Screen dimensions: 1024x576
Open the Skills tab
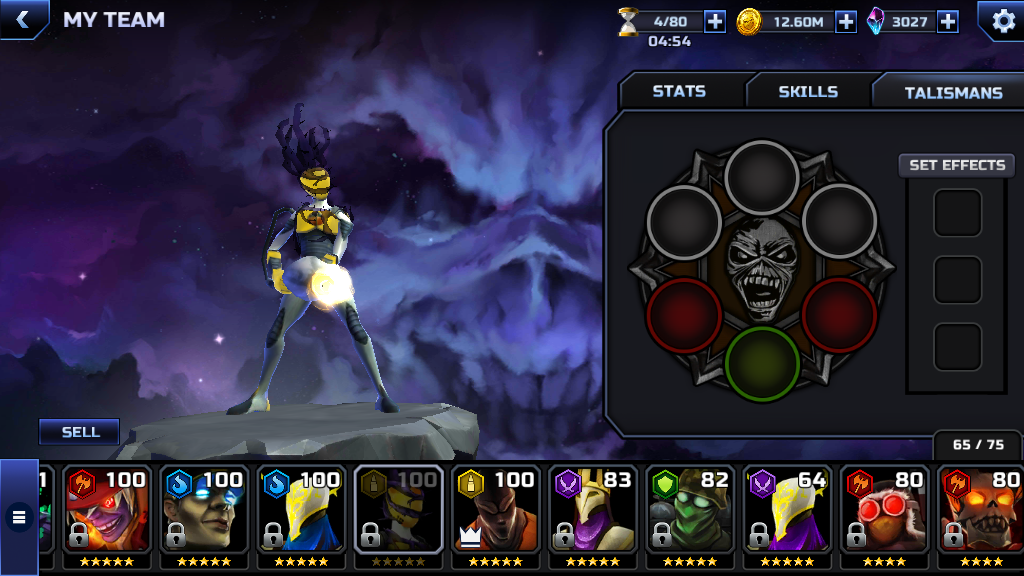(x=808, y=91)
